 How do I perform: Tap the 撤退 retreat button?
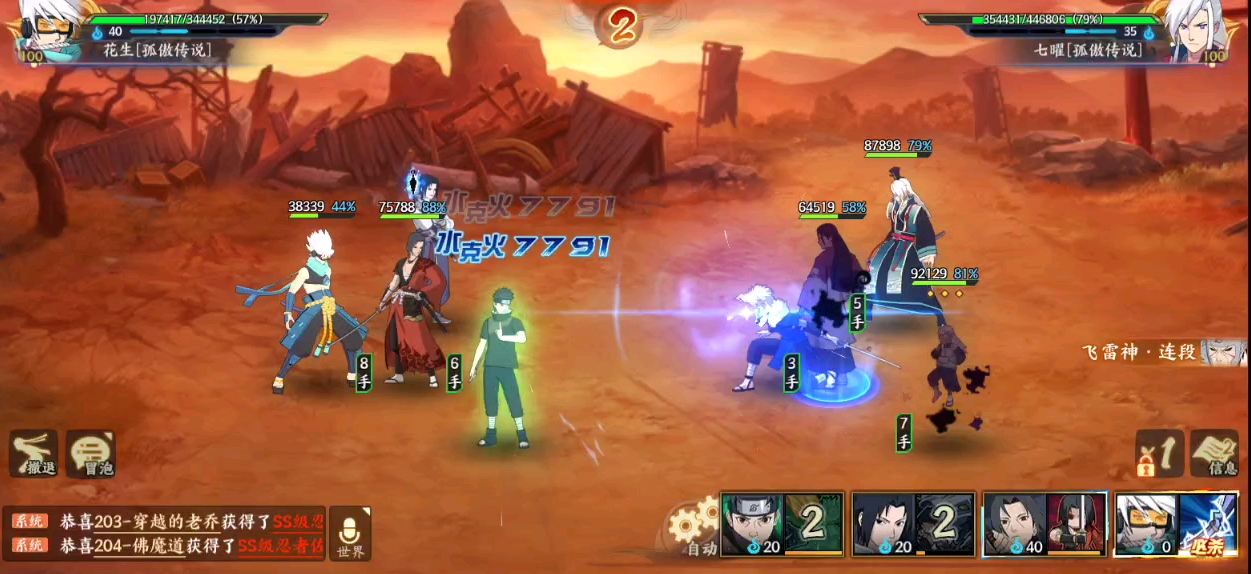pos(33,454)
